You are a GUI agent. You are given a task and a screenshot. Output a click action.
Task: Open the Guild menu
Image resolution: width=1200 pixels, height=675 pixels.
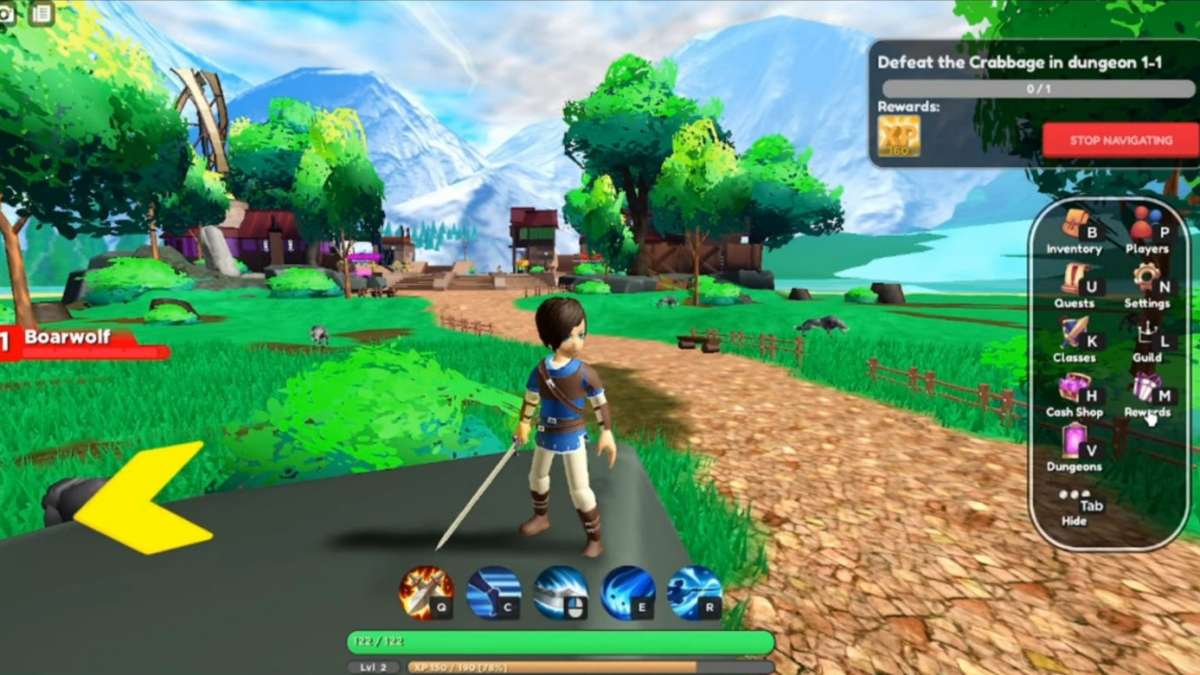click(1146, 339)
